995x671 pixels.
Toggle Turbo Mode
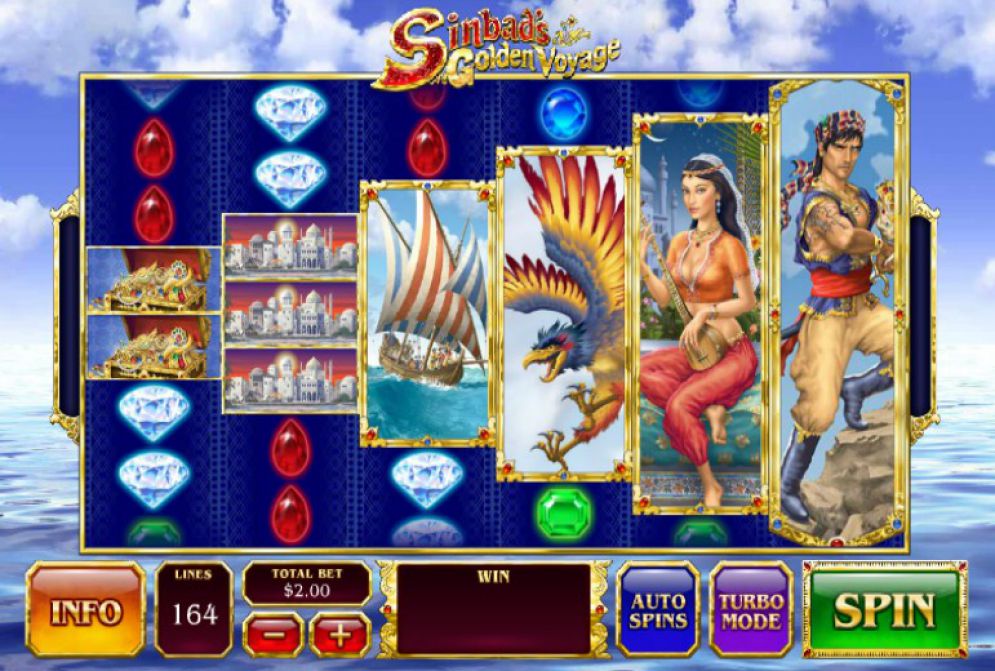(750, 609)
